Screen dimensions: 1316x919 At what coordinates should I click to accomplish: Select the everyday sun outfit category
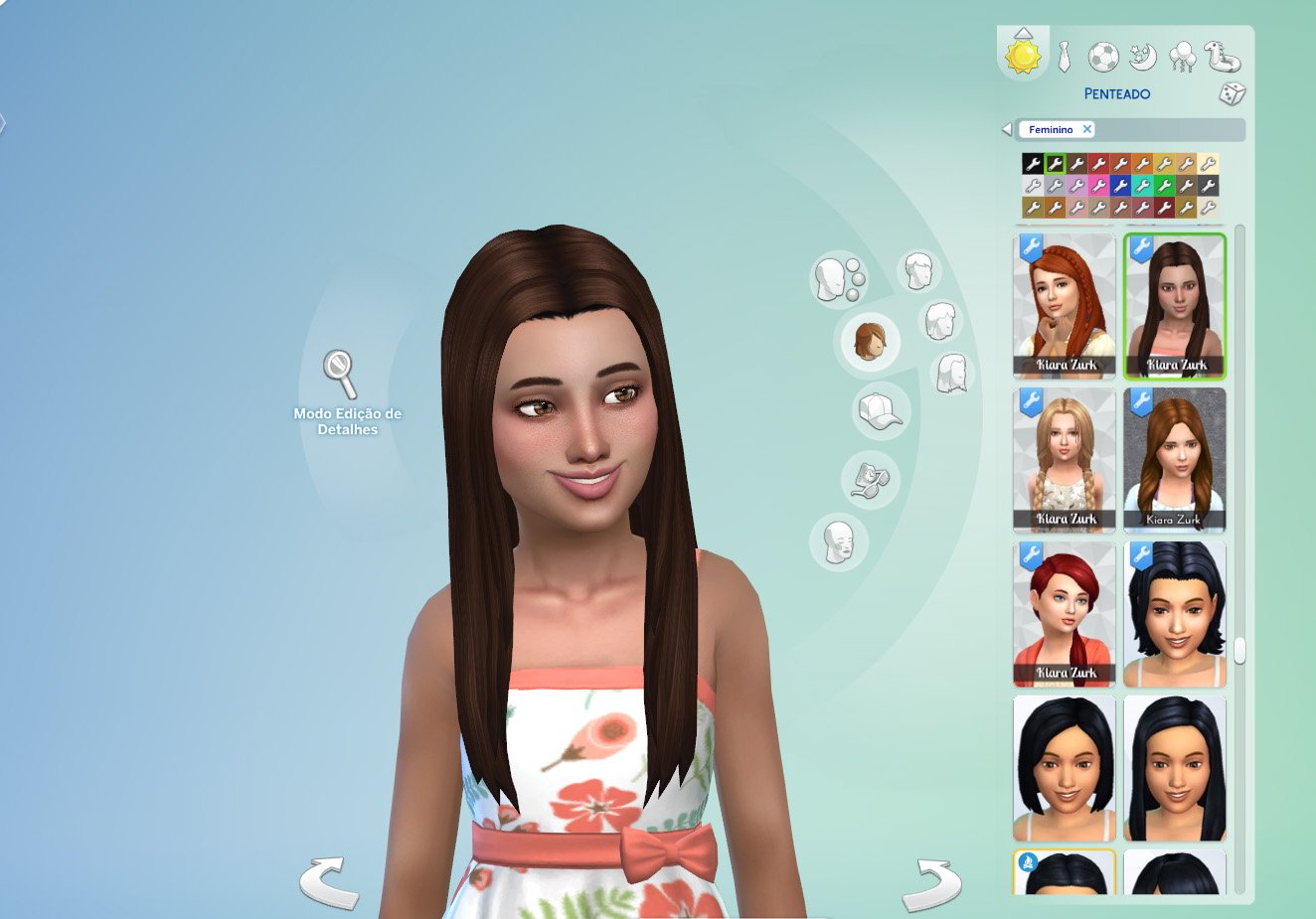(1022, 56)
